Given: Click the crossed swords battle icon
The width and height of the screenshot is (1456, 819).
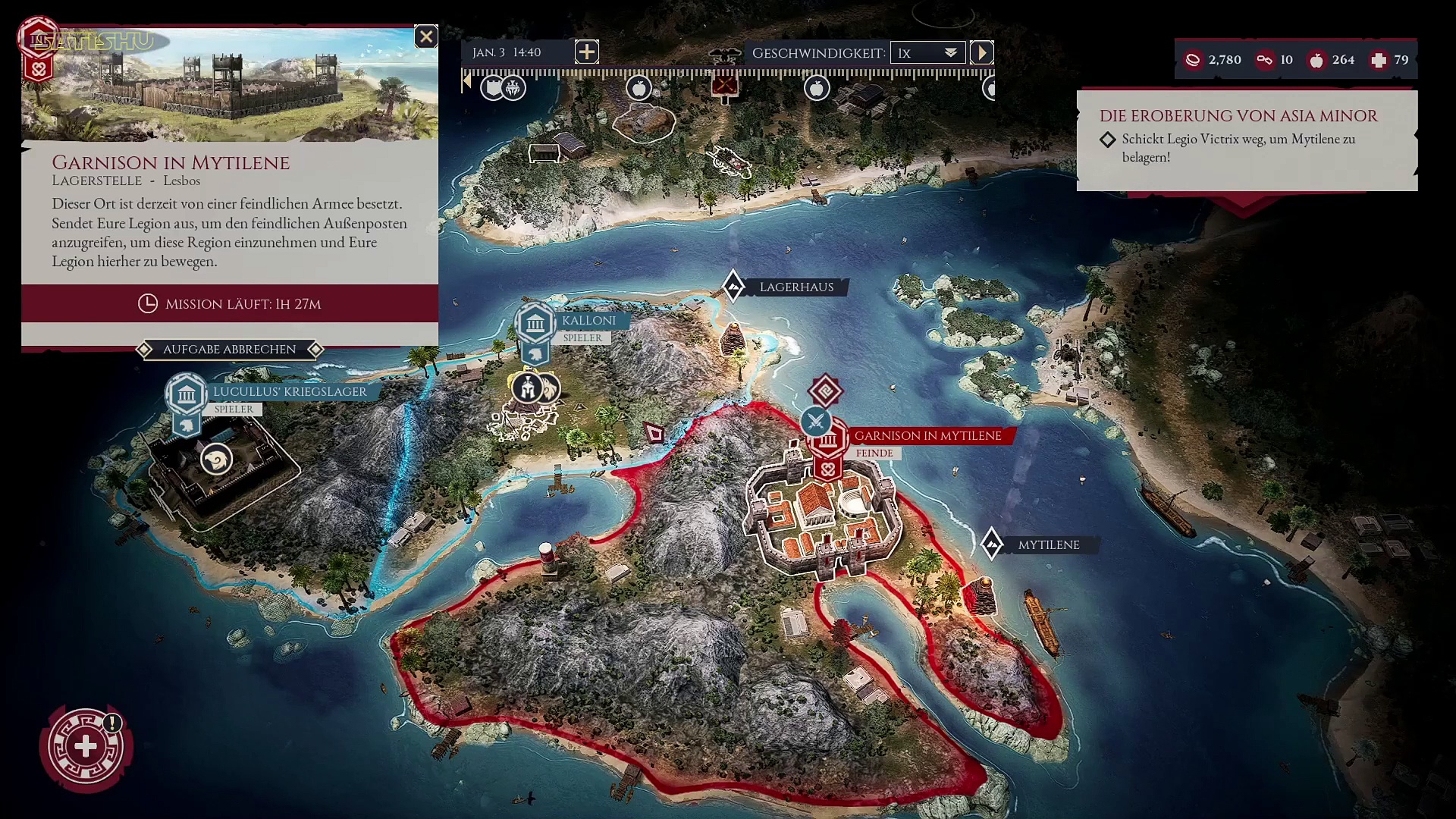Looking at the screenshot, I should (816, 420).
